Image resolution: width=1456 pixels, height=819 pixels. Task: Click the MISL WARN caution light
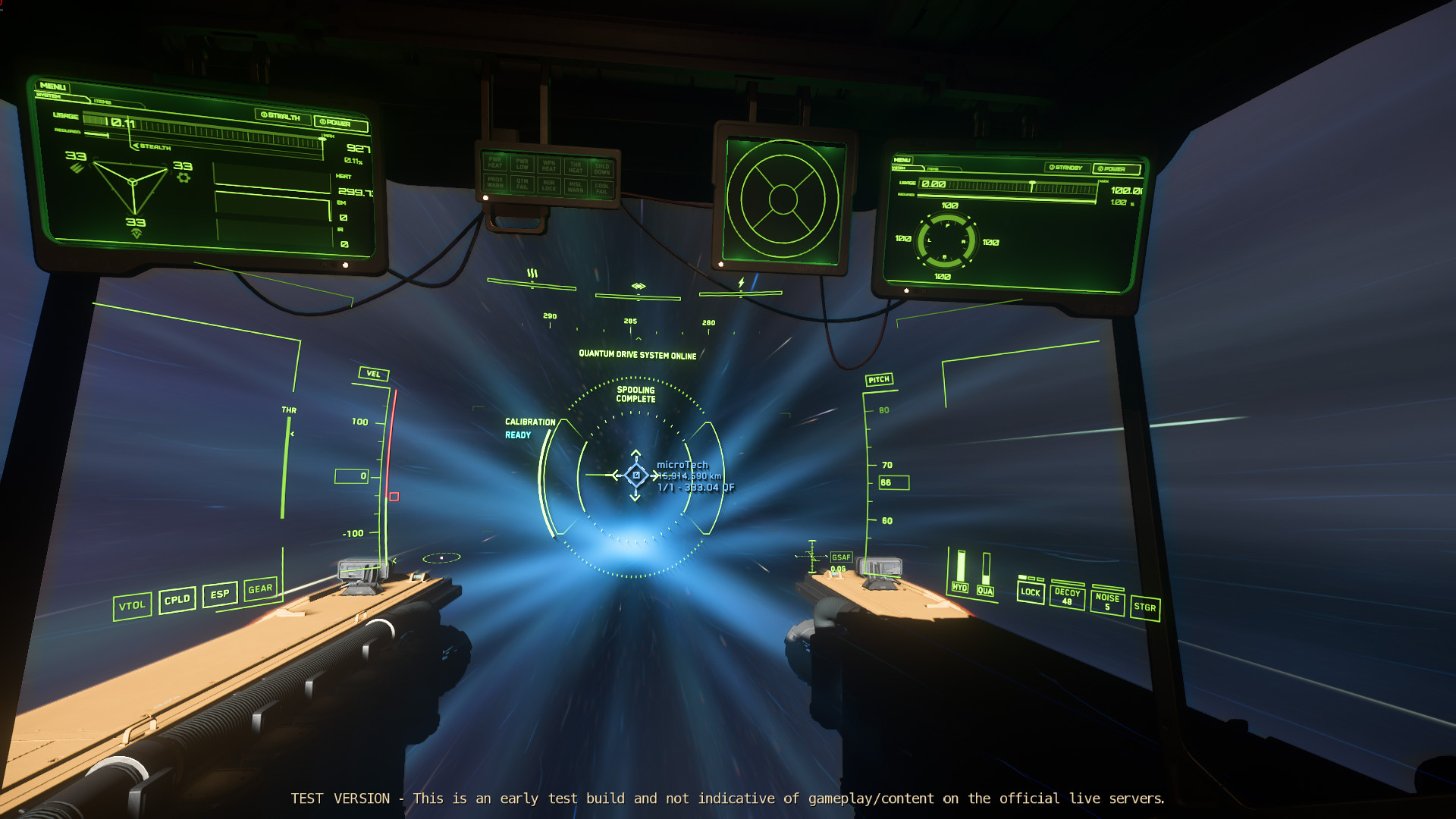click(576, 186)
